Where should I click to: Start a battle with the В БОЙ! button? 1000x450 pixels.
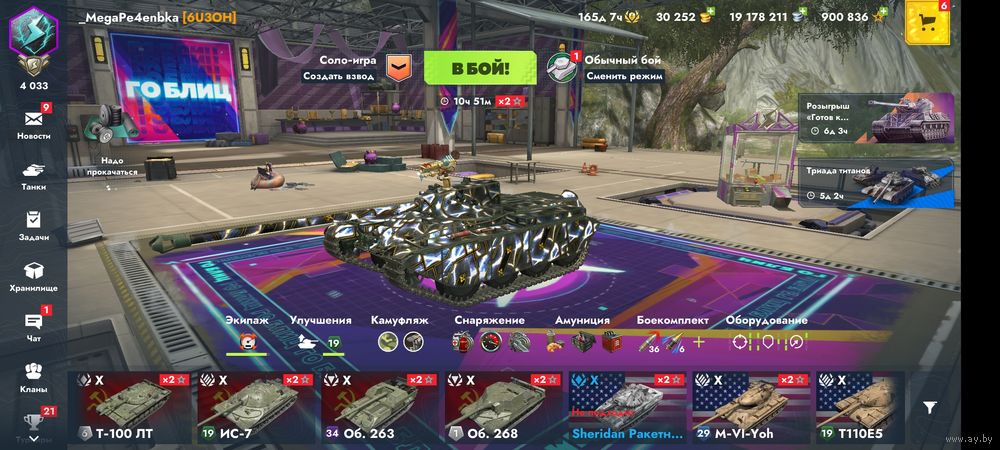click(x=480, y=68)
